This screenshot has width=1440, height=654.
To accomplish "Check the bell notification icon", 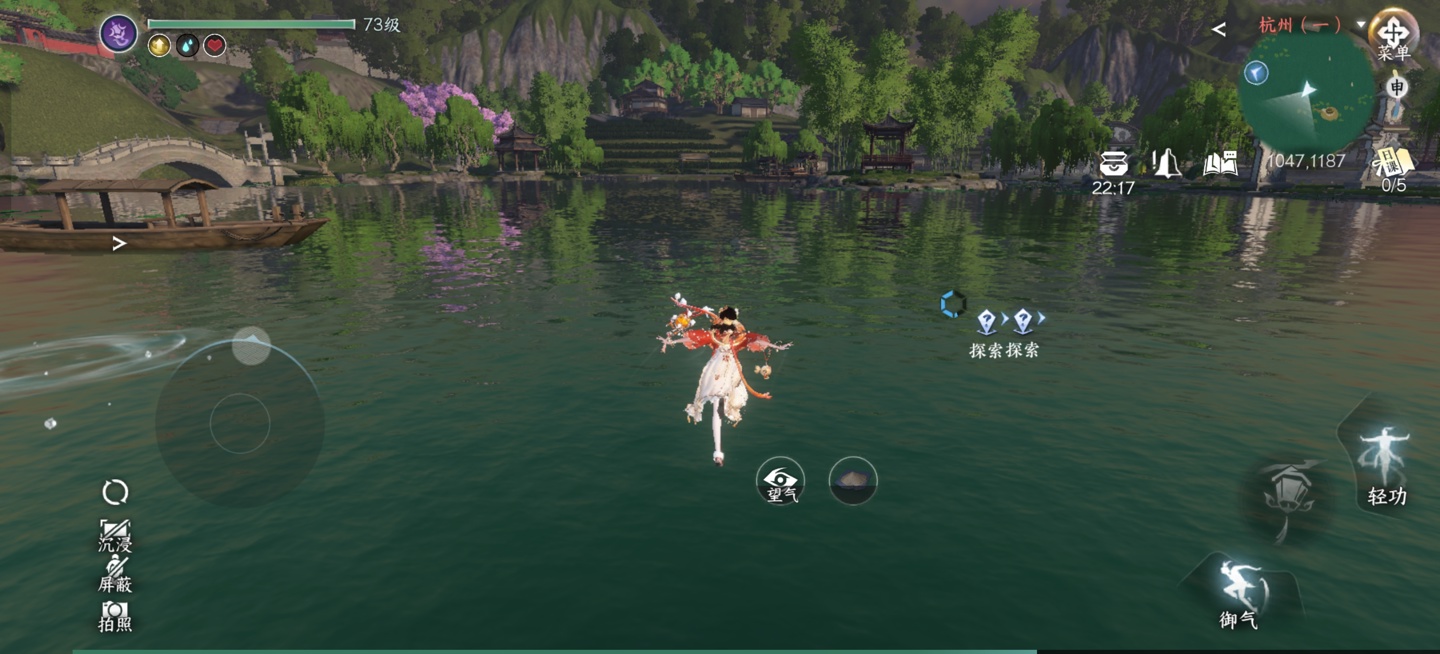I will click(1166, 163).
